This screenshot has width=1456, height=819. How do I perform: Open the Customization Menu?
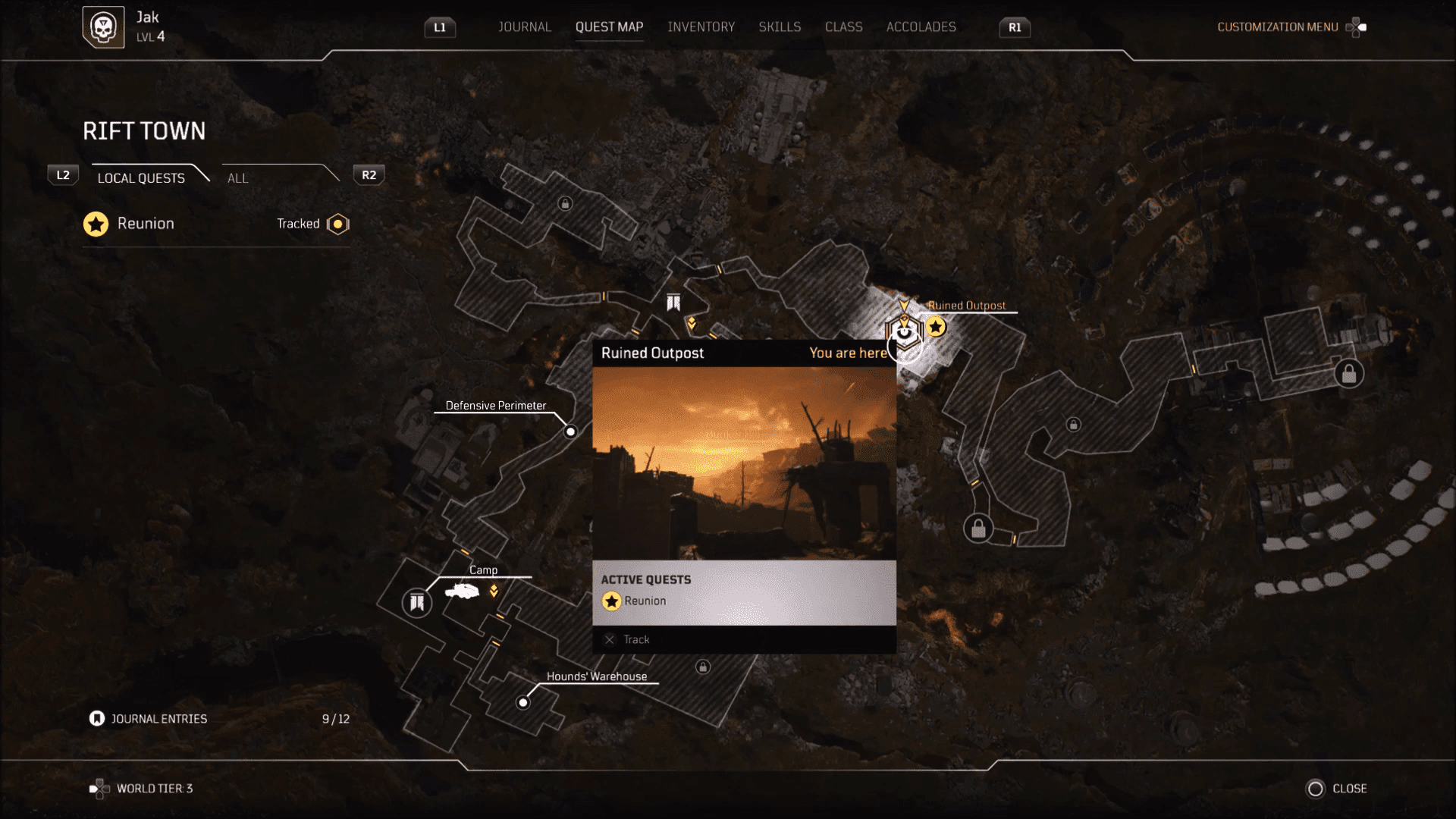(x=1277, y=27)
